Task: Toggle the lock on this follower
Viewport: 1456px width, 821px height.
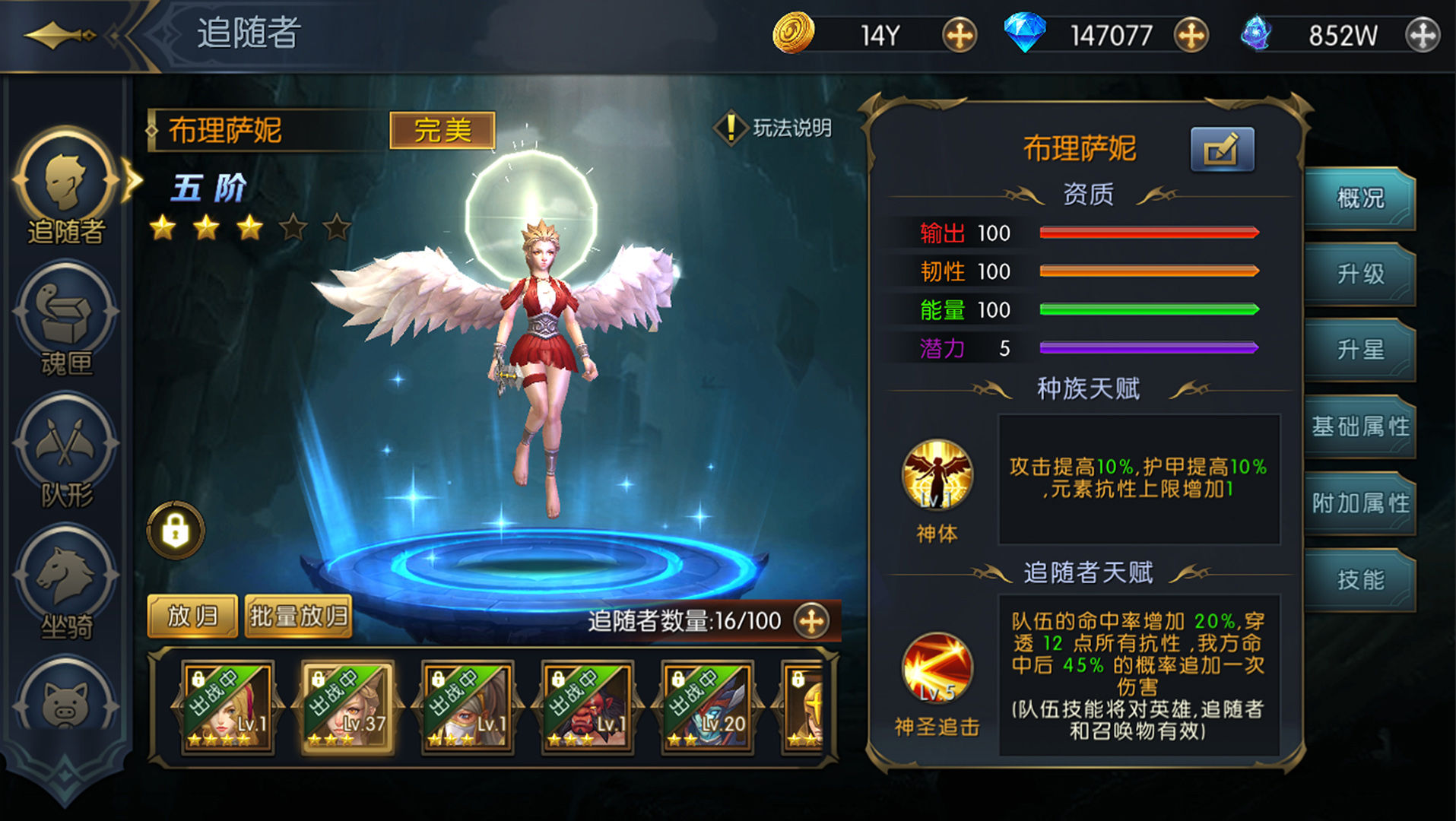Action: pos(175,528)
